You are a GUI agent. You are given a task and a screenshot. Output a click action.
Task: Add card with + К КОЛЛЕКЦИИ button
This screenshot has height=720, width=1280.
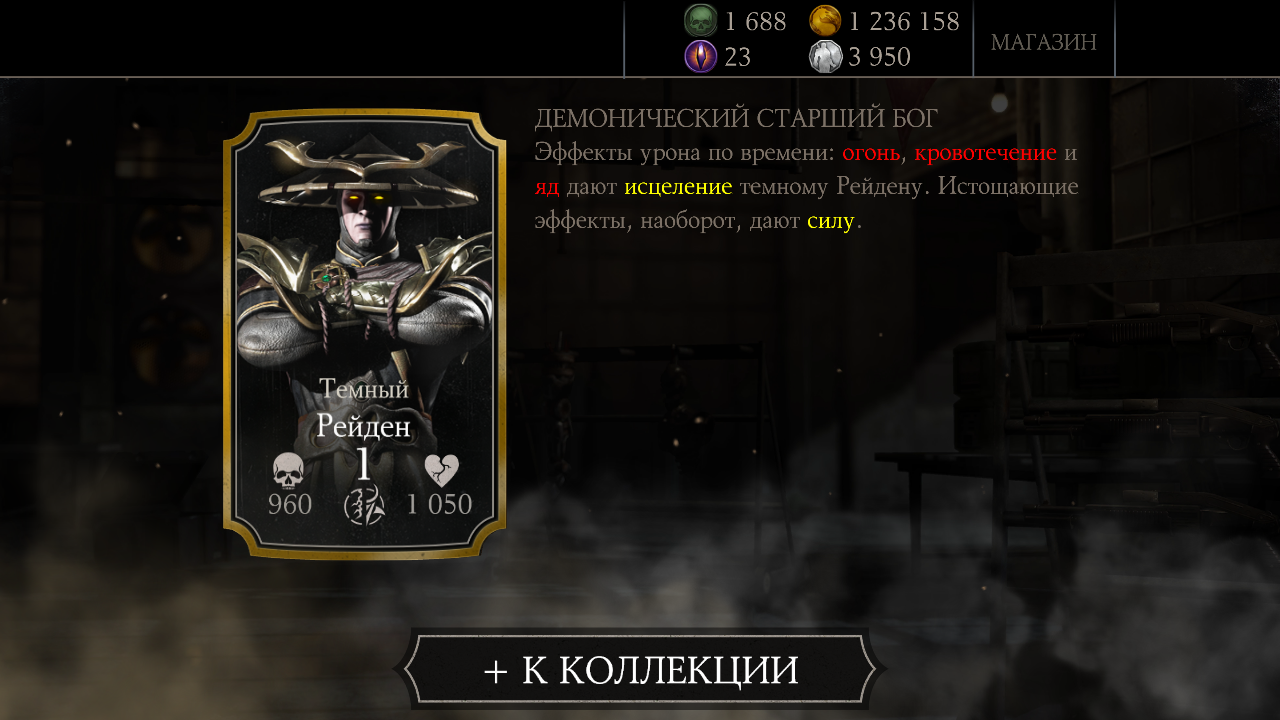tap(640, 670)
